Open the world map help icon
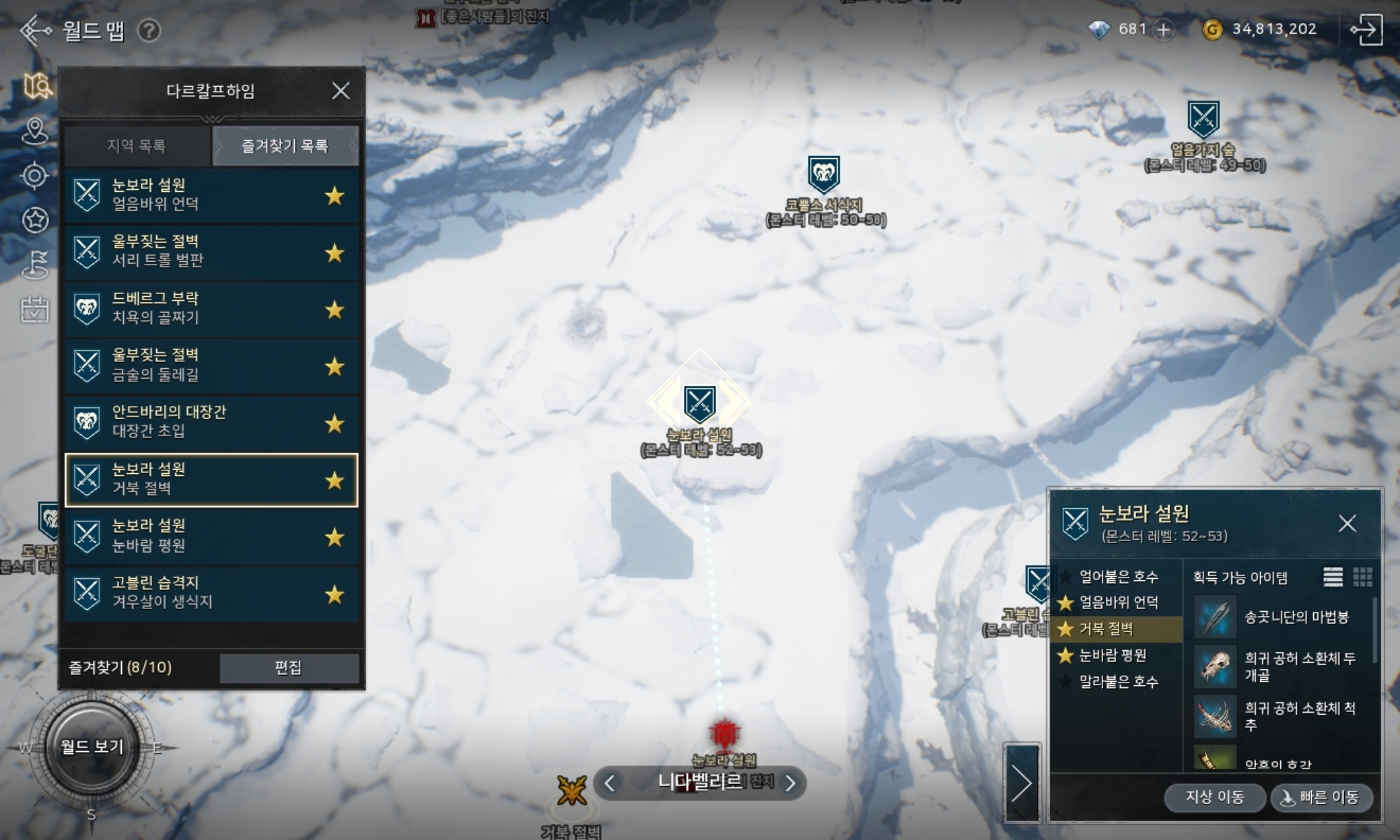Image resolution: width=1400 pixels, height=840 pixels. [148, 31]
